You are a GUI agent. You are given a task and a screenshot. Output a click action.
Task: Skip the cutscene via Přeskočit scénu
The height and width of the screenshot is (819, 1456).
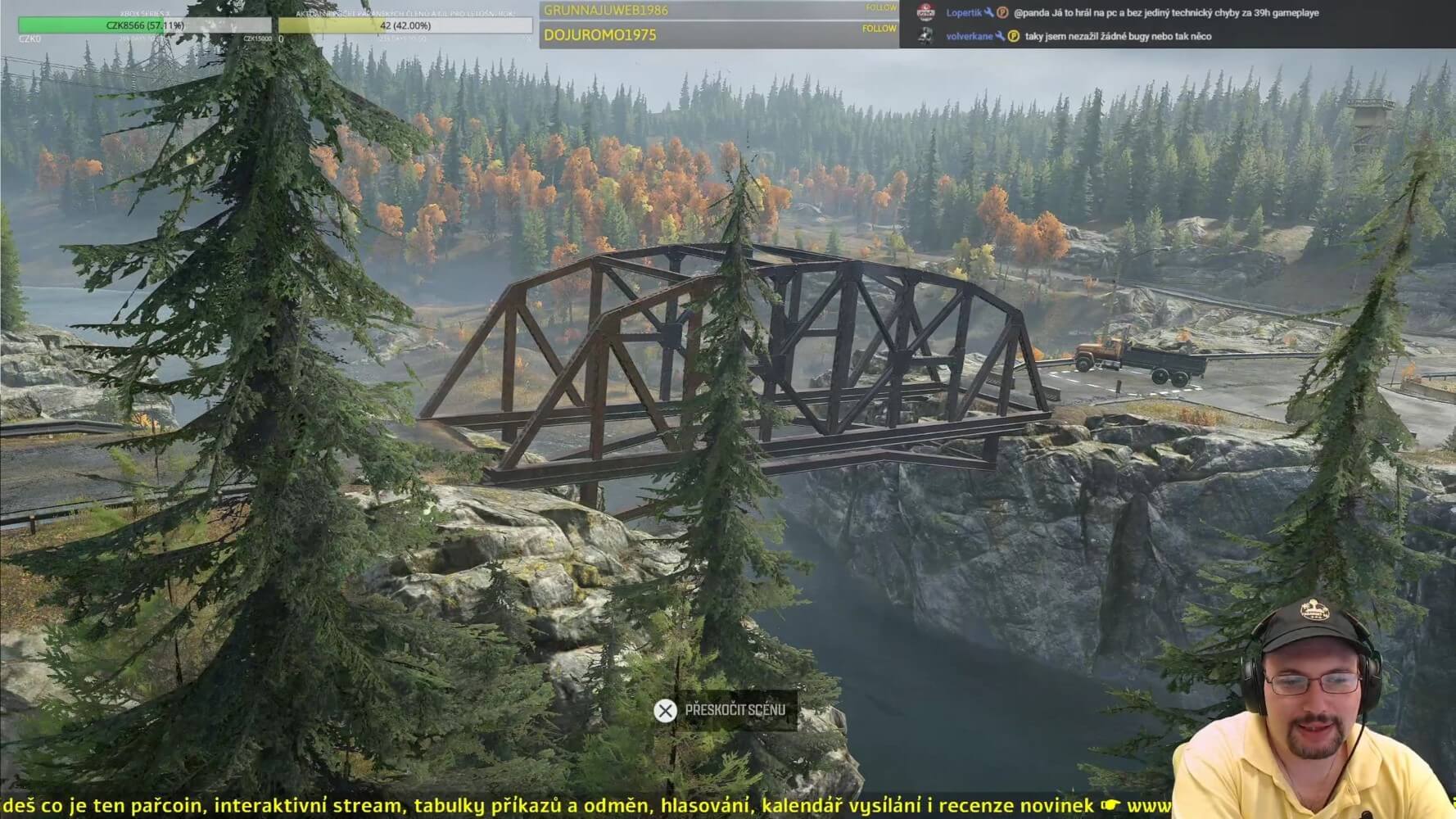click(x=721, y=710)
